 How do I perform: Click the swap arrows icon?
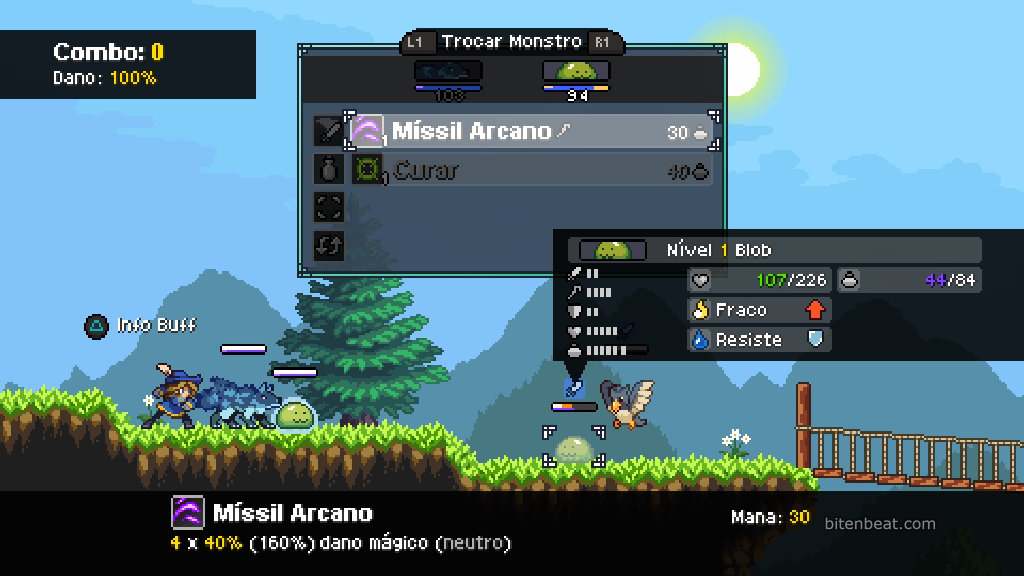329,245
